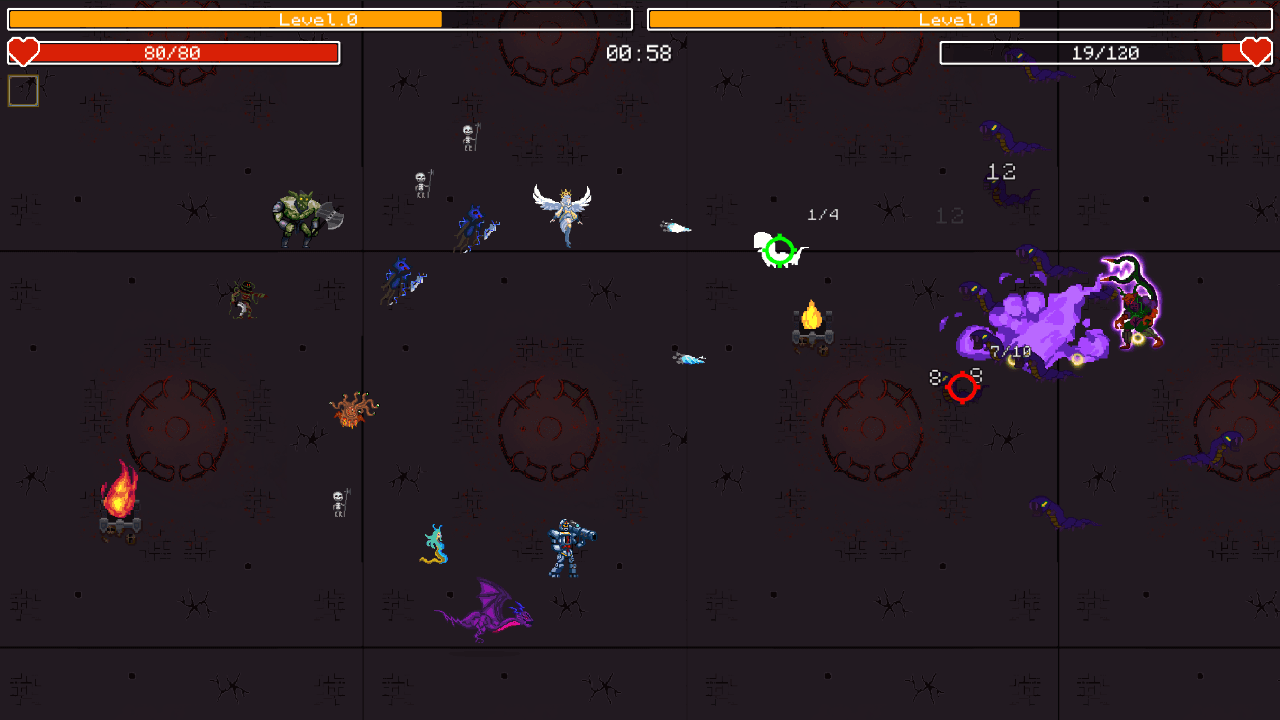Image resolution: width=1280 pixels, height=720 pixels.
Task: Click the heart icon beside the 19/120 bar
Action: [1256, 52]
